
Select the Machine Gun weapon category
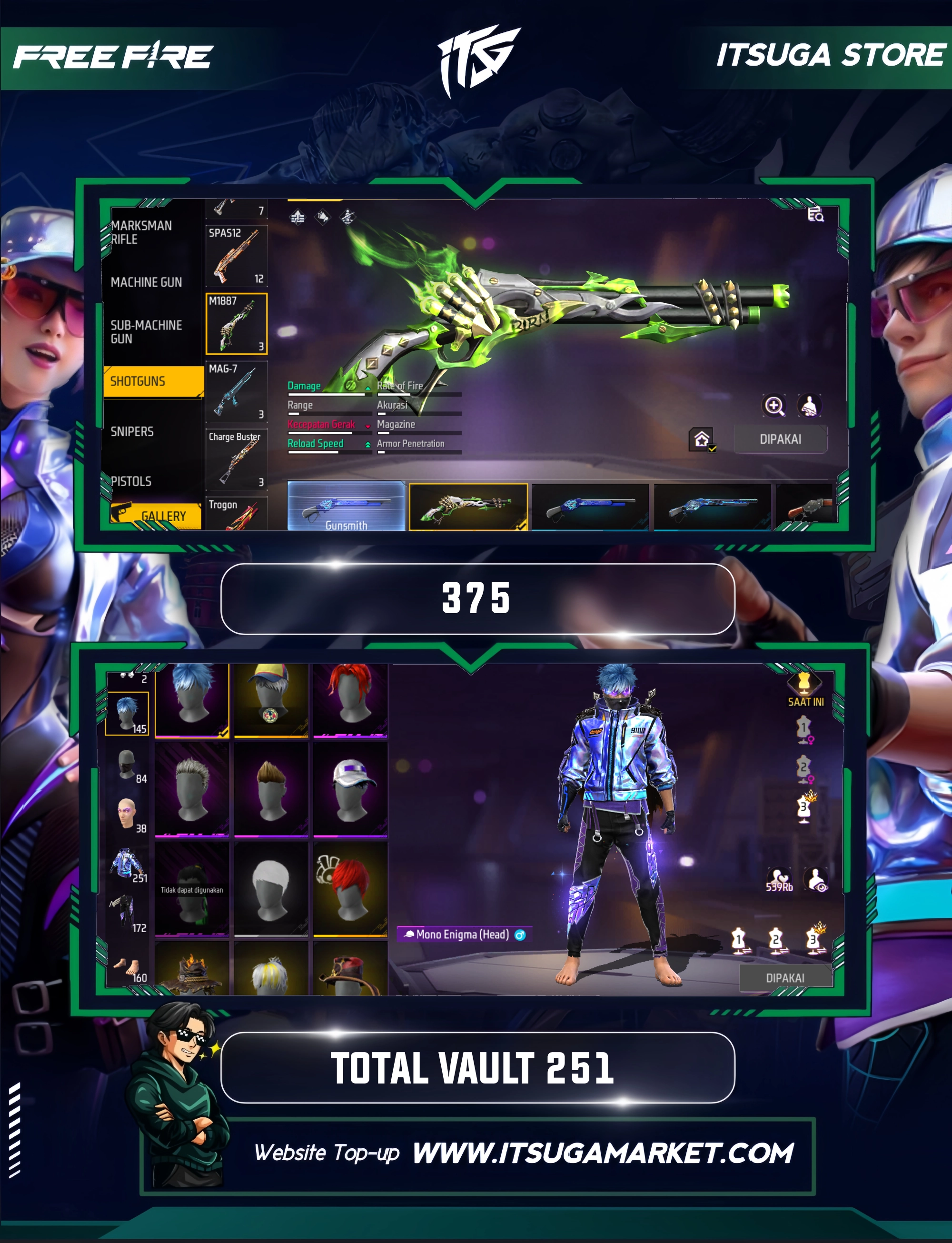pos(146,282)
